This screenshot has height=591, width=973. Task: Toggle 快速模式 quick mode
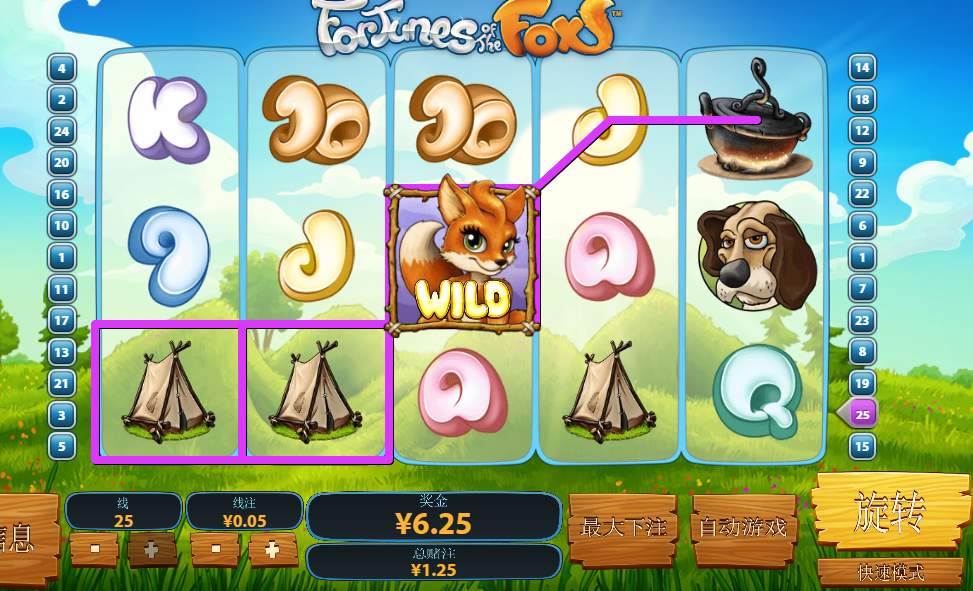point(889,572)
